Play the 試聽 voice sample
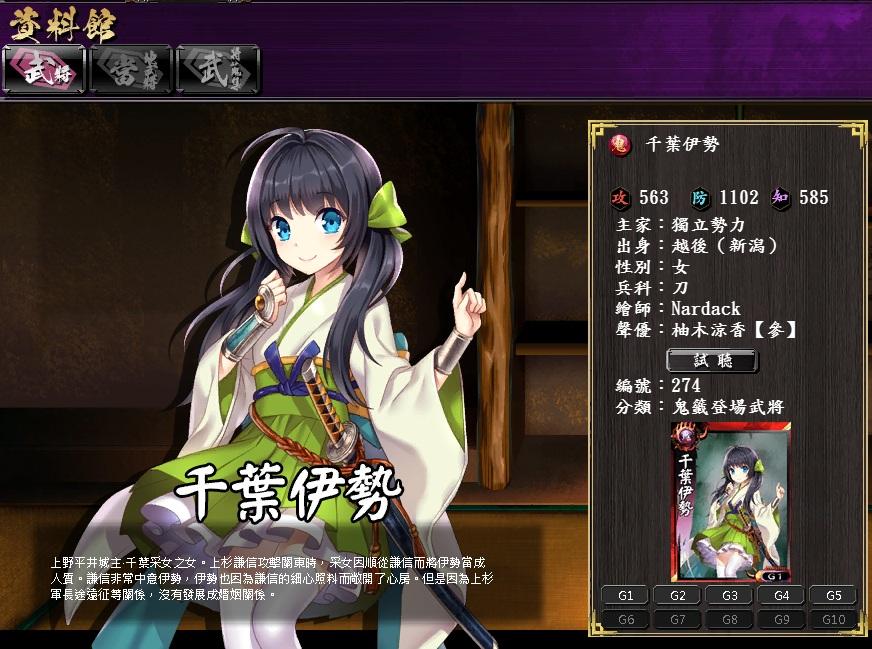This screenshot has height=649, width=872. (712, 360)
